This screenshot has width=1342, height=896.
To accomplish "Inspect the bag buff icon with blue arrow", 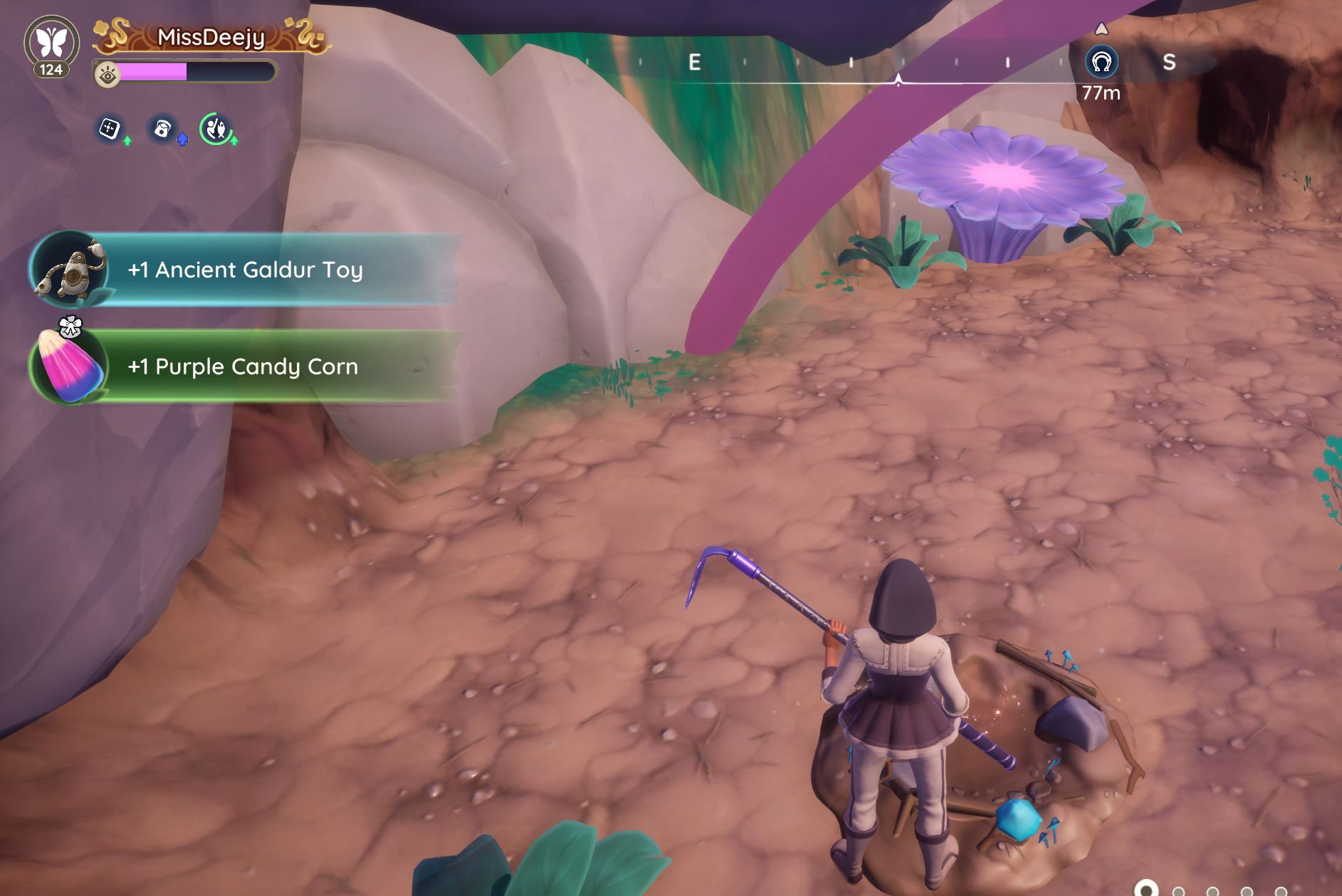I will [163, 129].
